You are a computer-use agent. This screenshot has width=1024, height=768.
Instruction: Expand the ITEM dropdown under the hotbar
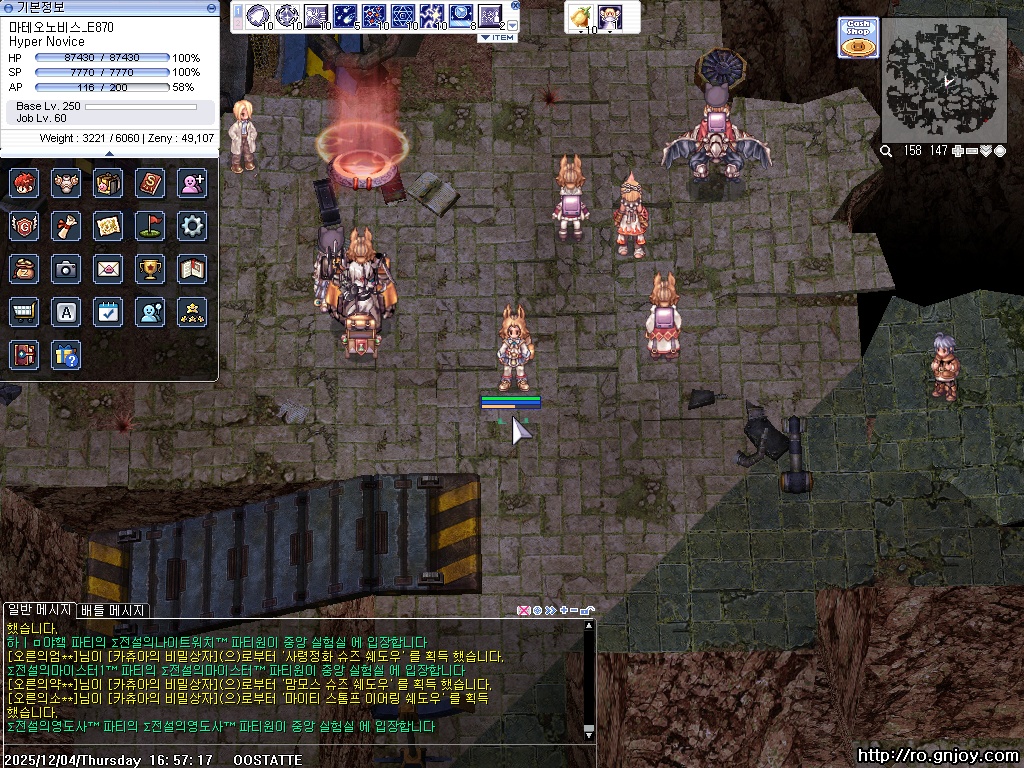[497, 38]
